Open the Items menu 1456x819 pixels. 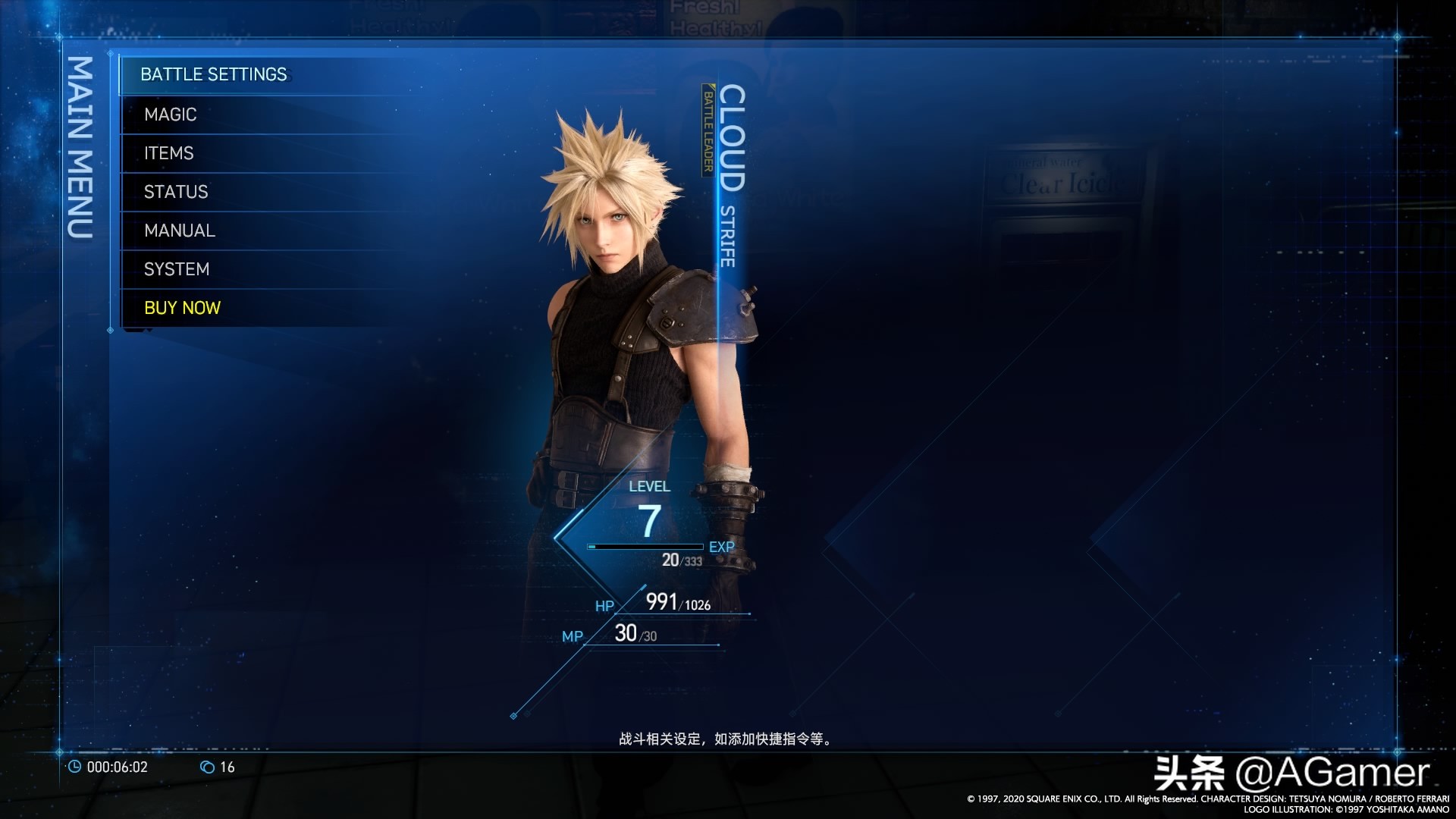[x=169, y=153]
